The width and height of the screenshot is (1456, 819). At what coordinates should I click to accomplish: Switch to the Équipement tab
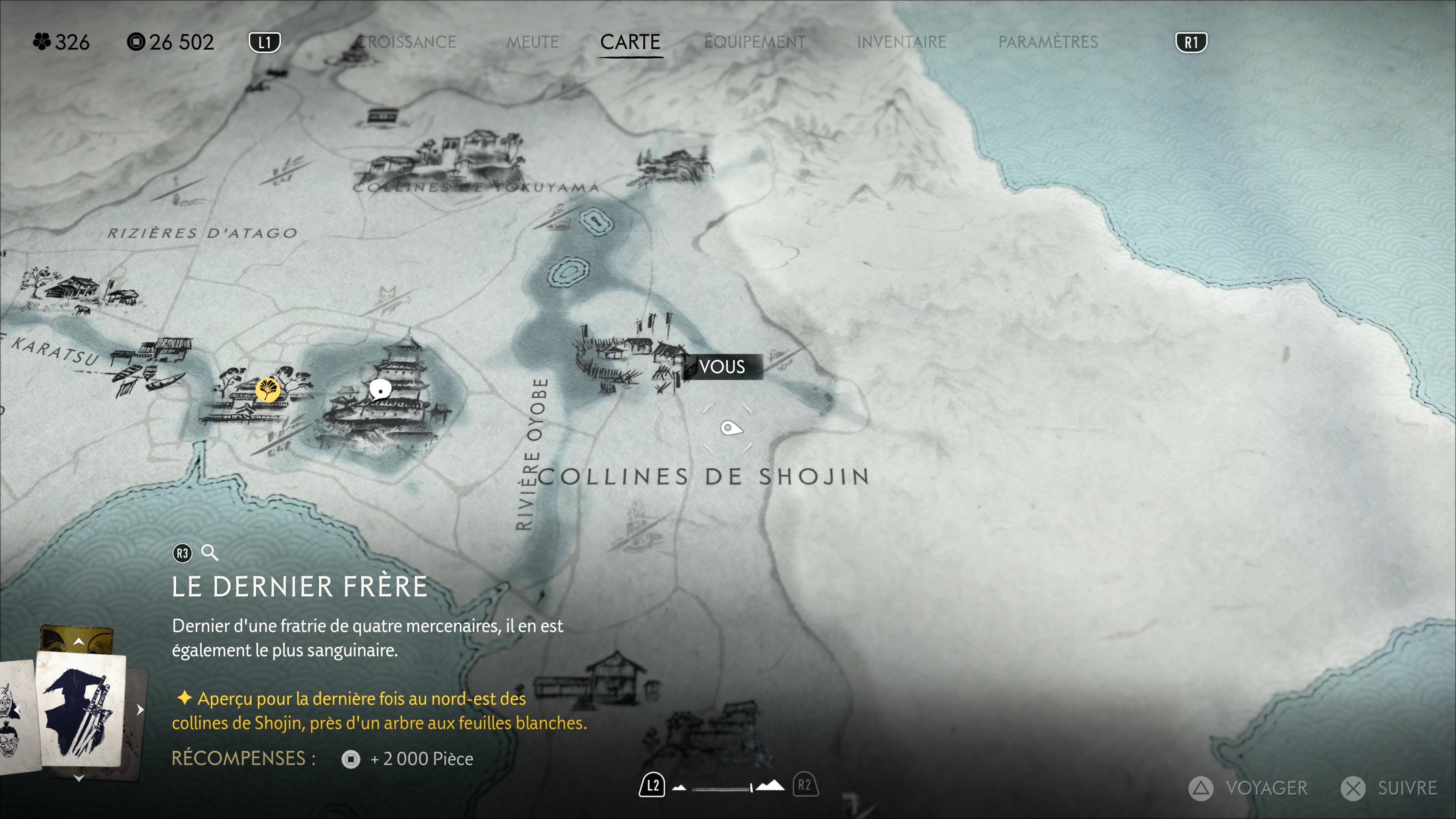(755, 42)
